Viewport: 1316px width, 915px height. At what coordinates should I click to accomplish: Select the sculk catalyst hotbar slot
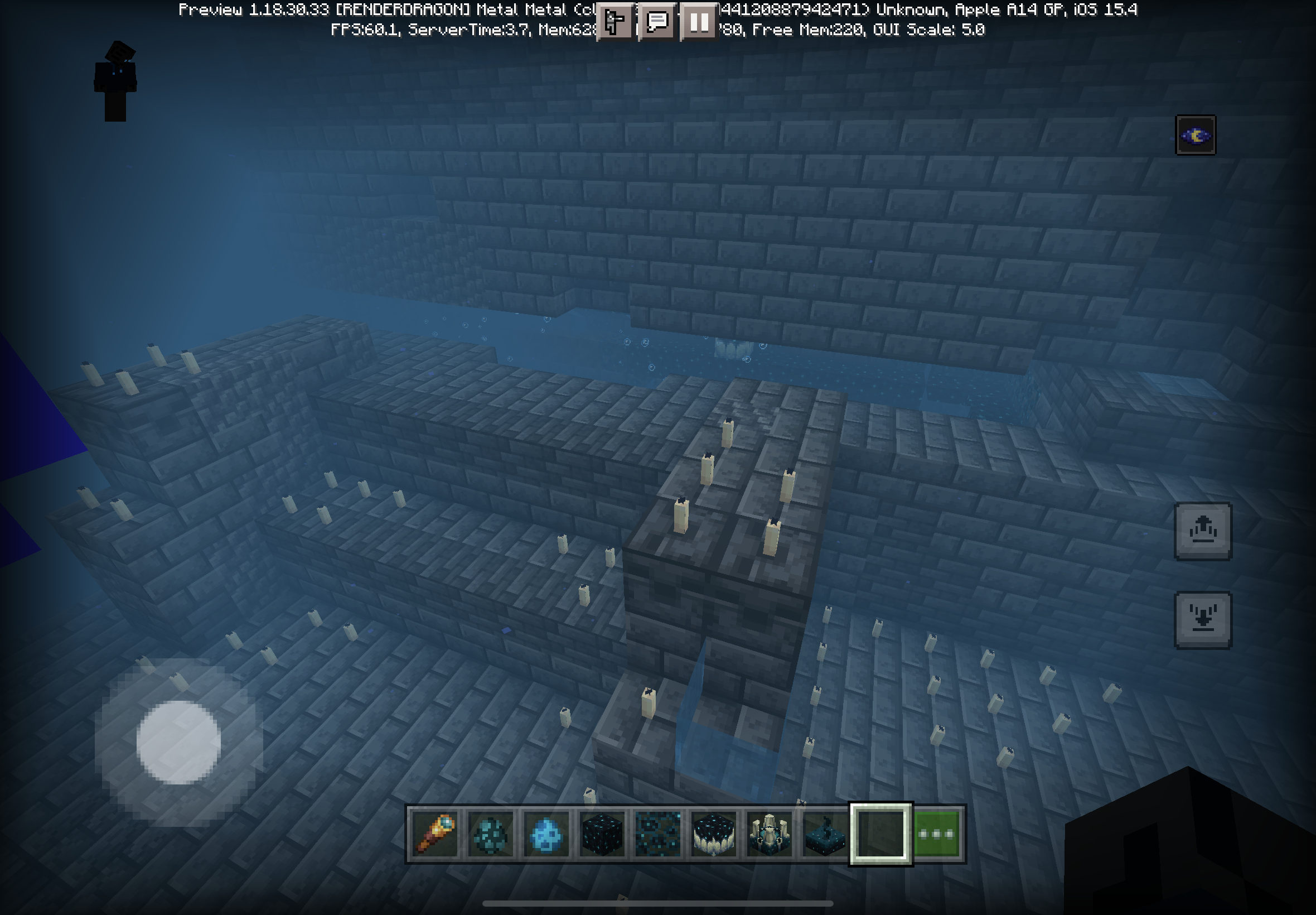713,834
